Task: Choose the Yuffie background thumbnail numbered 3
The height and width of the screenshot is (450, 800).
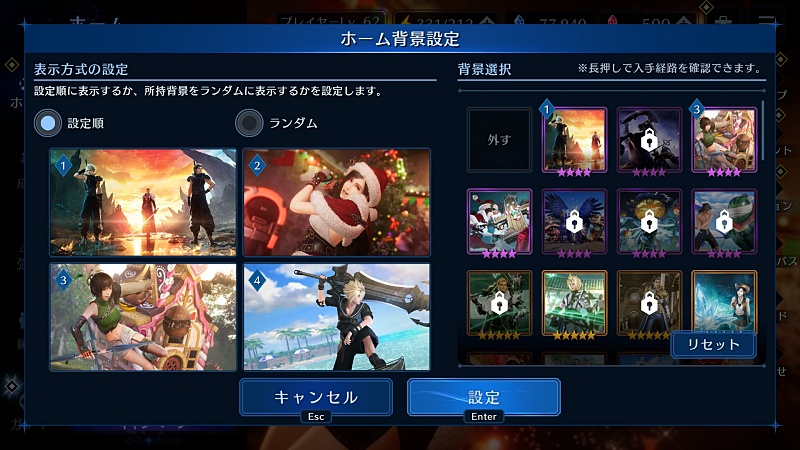Action: point(724,140)
